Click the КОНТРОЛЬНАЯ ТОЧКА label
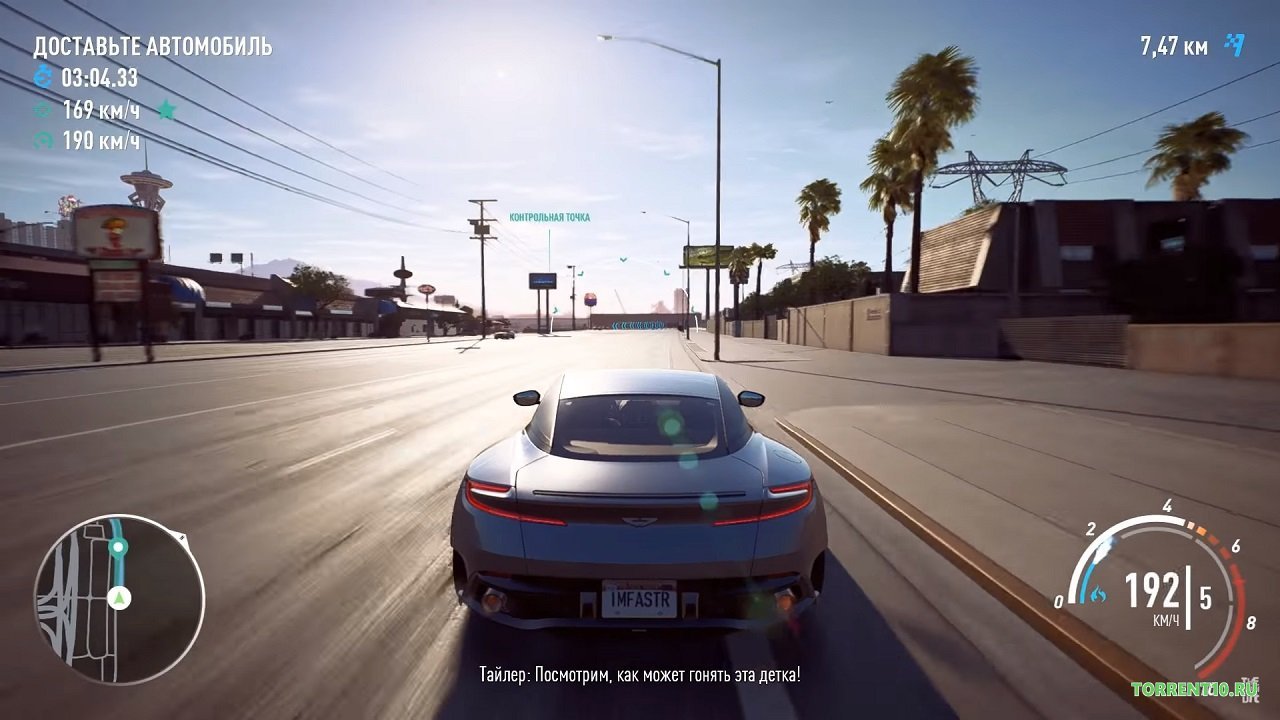Viewport: 1280px width, 720px height. coord(550,215)
